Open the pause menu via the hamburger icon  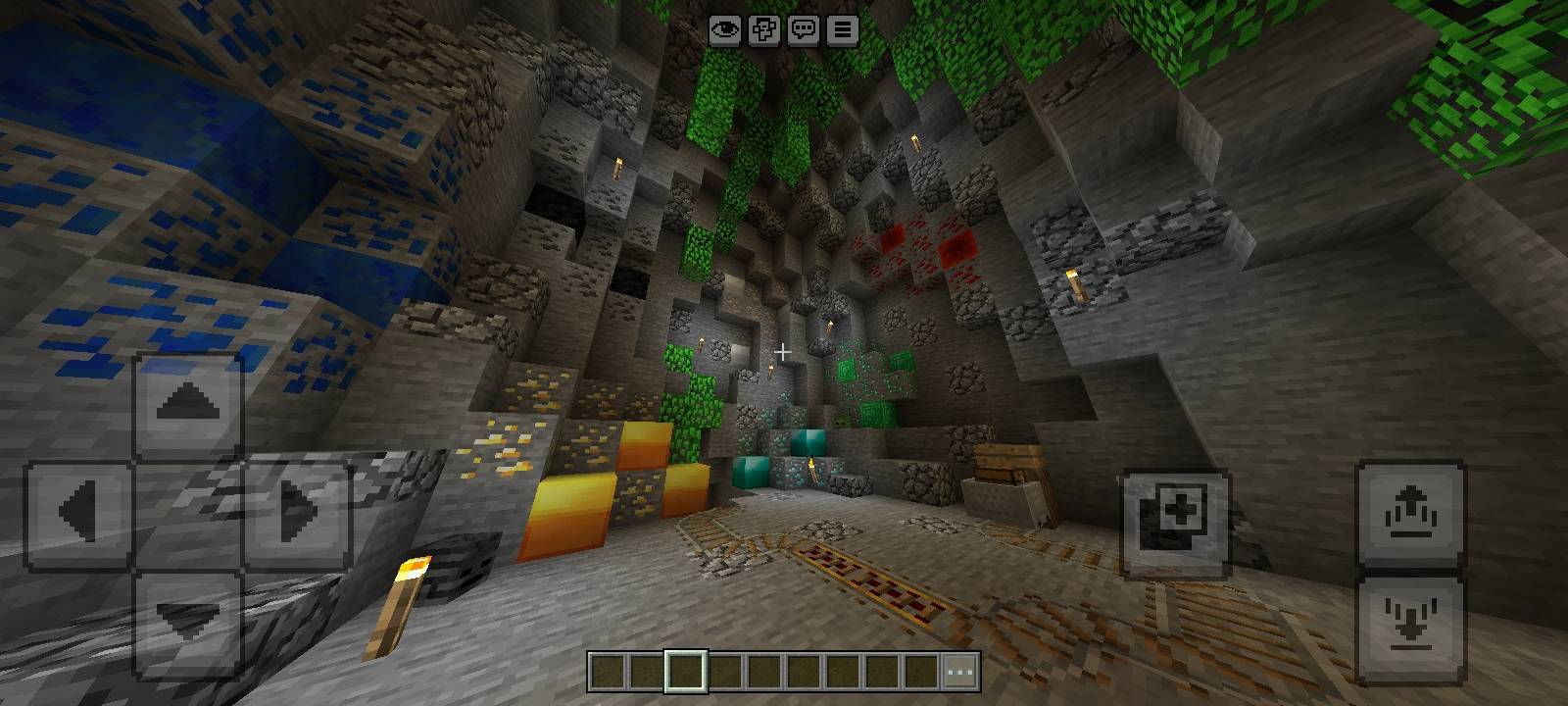(x=842, y=29)
